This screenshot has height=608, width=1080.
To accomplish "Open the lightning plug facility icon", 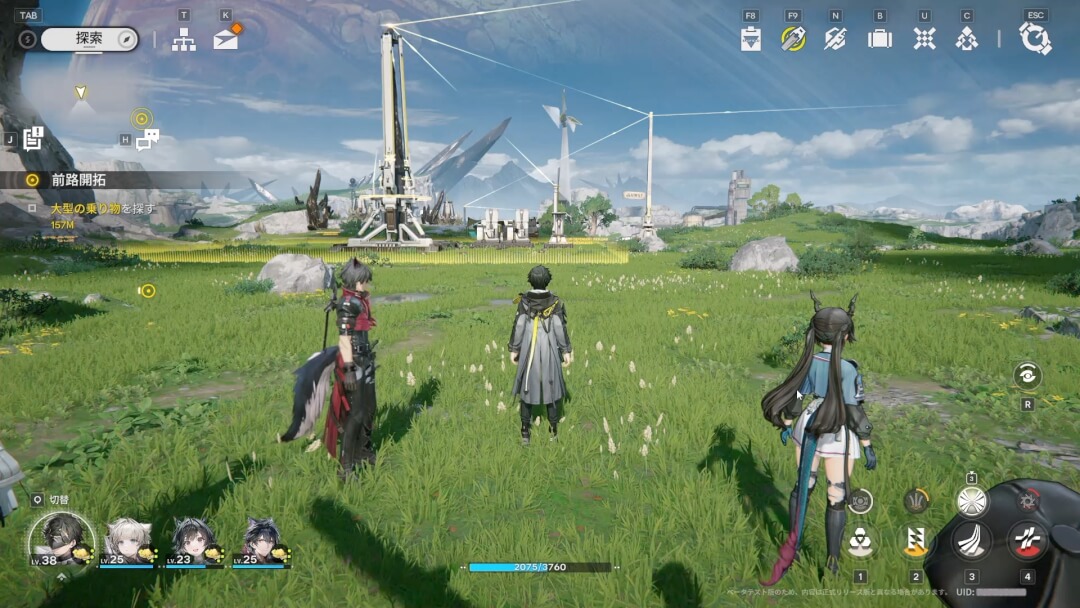I will pyautogui.click(x=835, y=39).
